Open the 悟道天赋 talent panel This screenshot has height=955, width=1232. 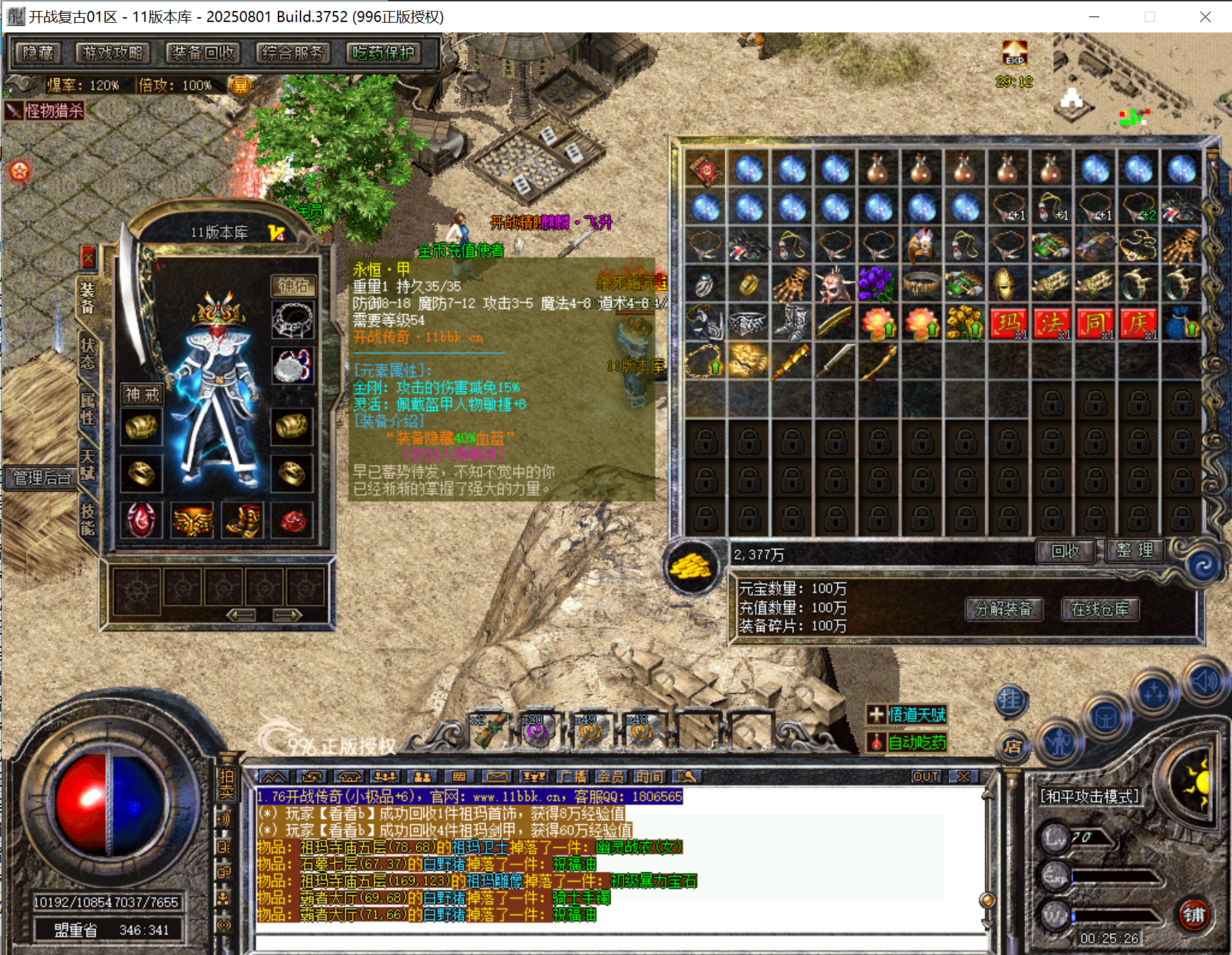[907, 715]
